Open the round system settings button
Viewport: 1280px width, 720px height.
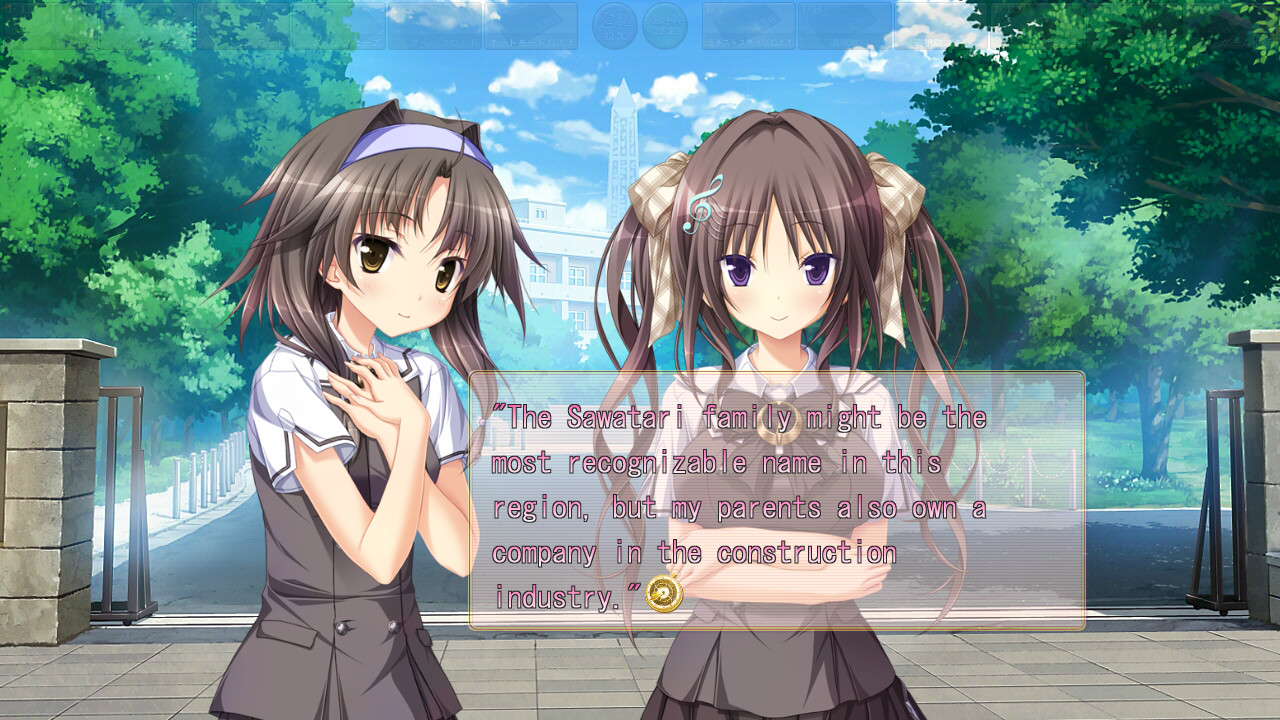(665, 26)
